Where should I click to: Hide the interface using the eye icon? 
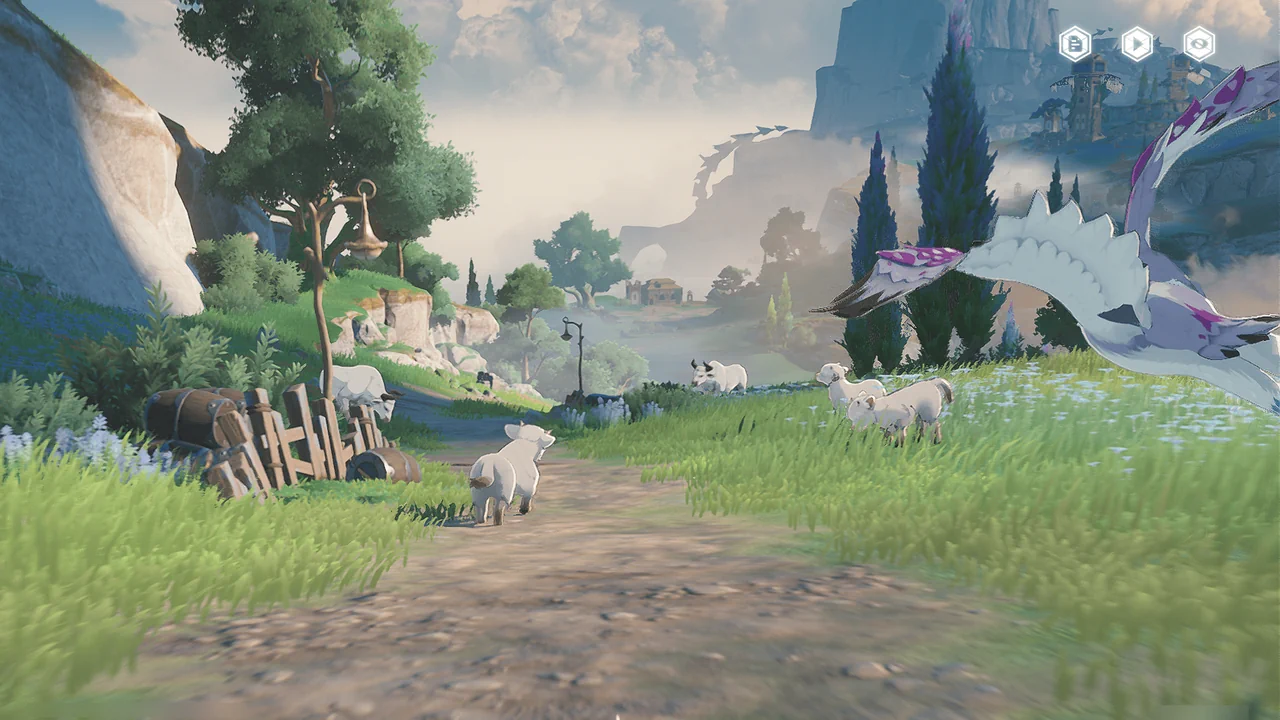coord(1198,43)
